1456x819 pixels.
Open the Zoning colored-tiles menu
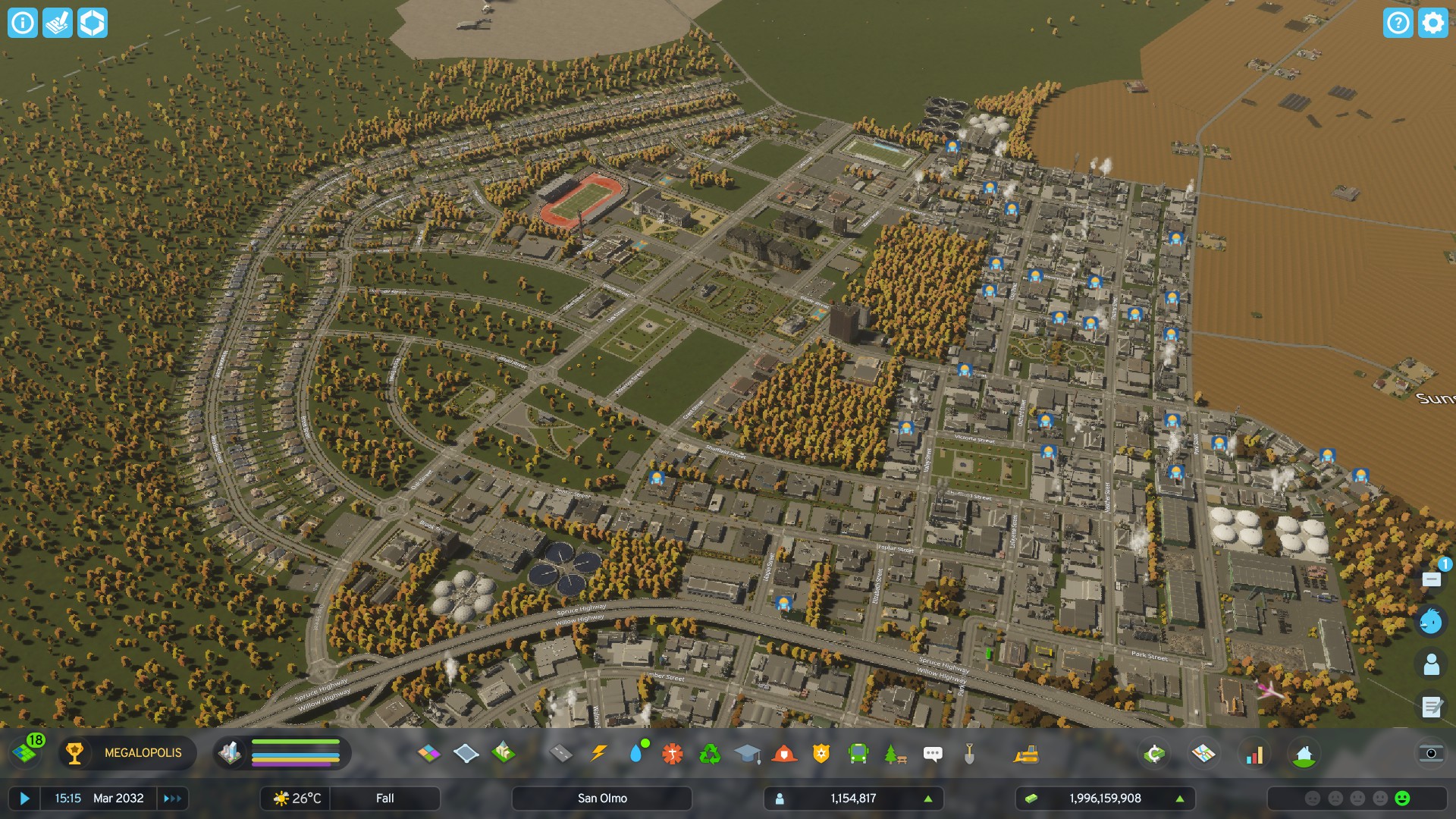point(428,754)
